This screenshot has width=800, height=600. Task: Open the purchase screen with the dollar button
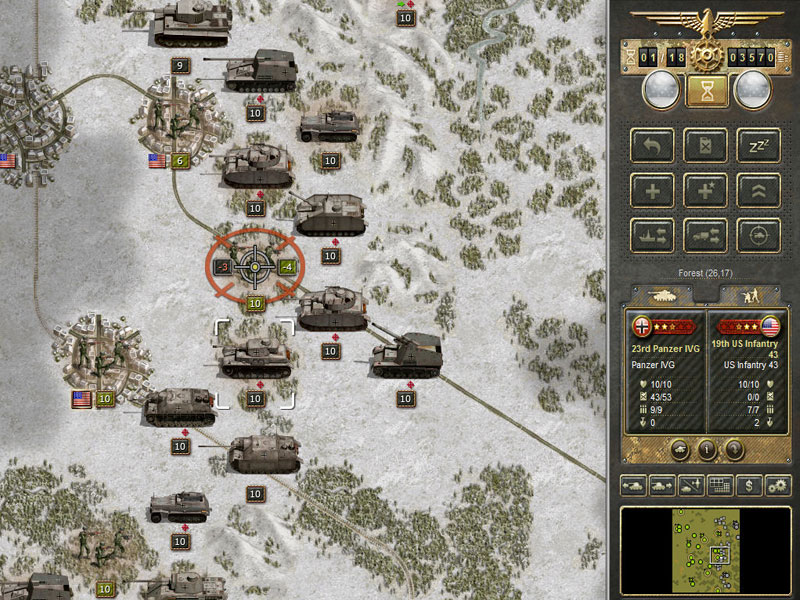749,486
